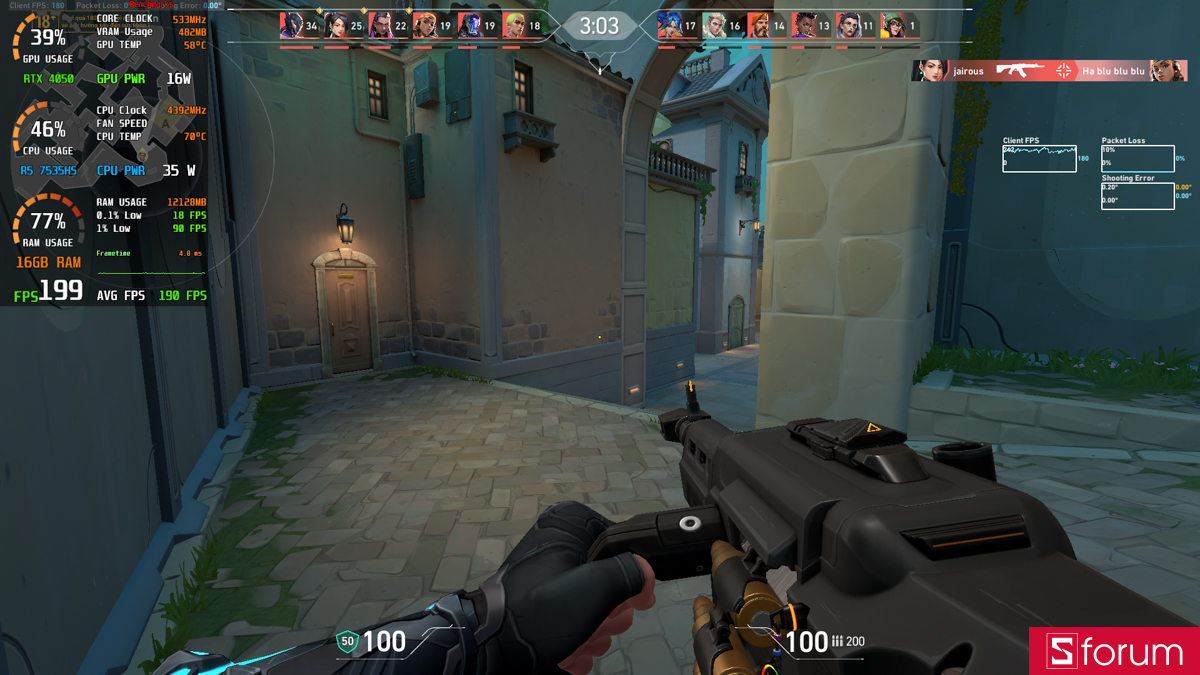Open the Sforum watermark logo
Image resolution: width=1200 pixels, height=675 pixels.
click(1114, 652)
